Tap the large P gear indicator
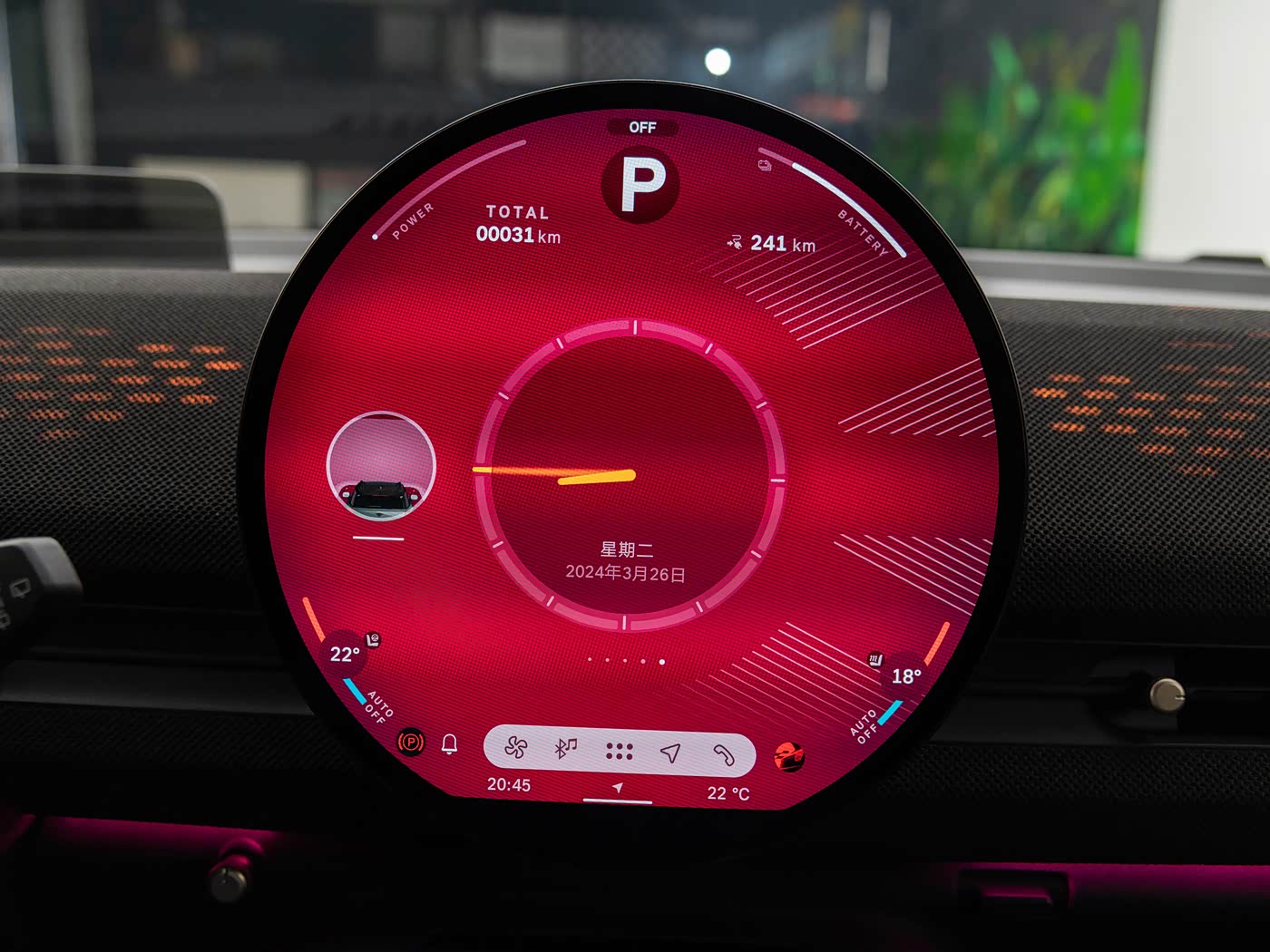1270x952 pixels. click(x=641, y=186)
